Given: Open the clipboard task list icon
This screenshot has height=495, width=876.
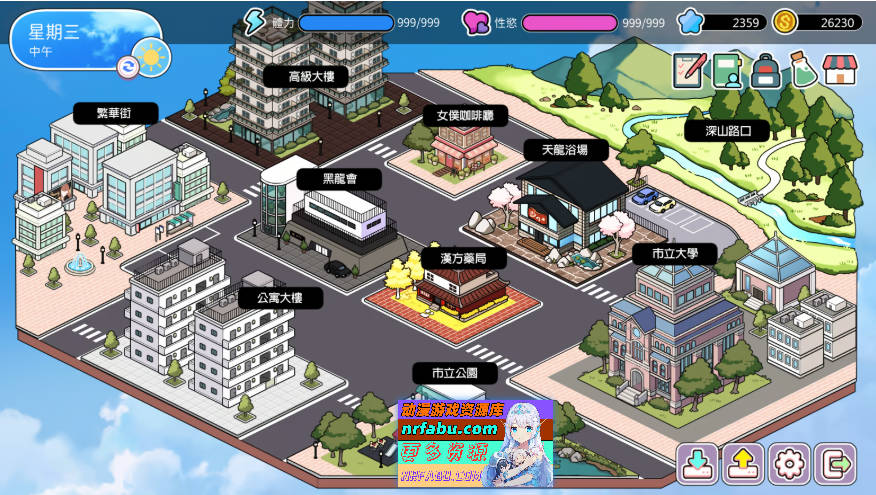Looking at the screenshot, I should tap(688, 70).
